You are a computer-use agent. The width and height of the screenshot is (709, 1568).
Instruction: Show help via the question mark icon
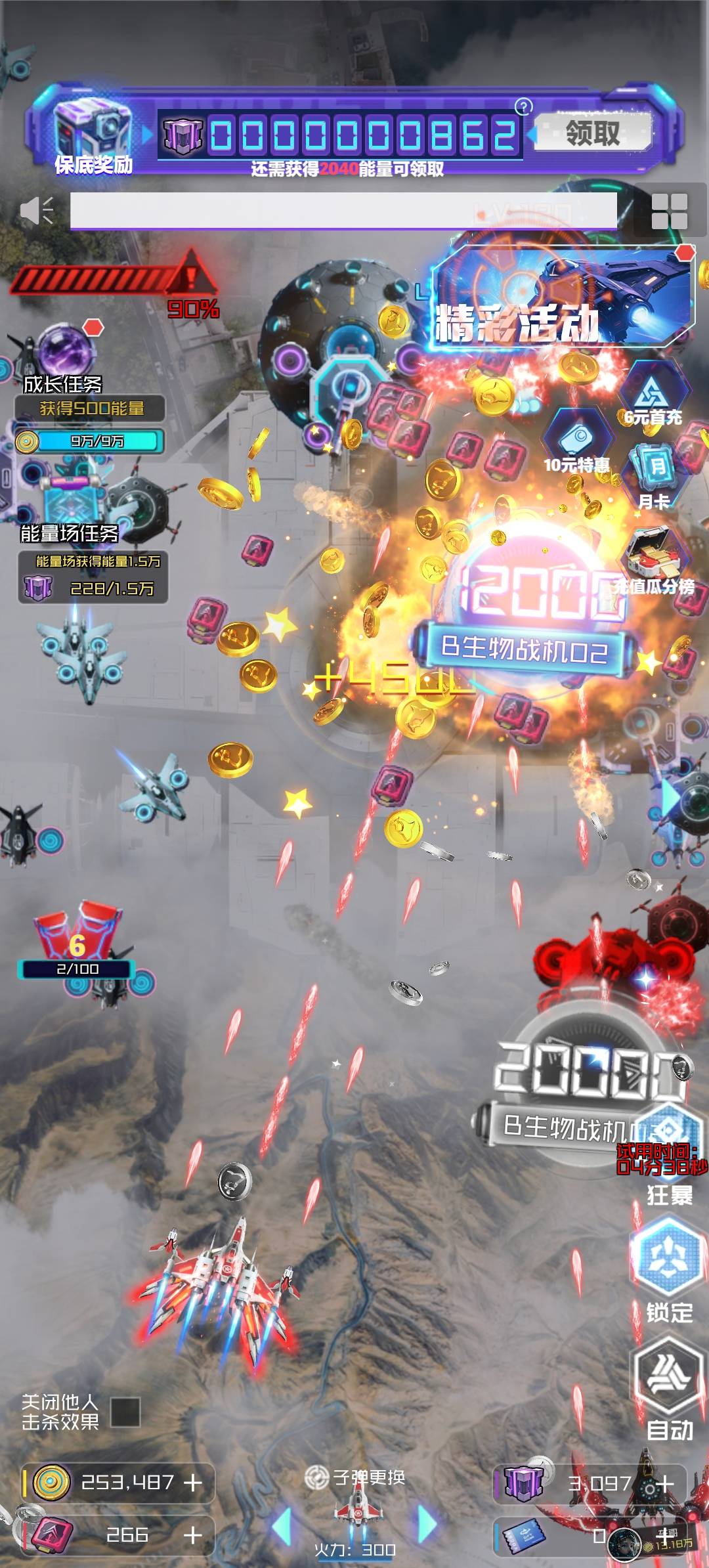523,106
